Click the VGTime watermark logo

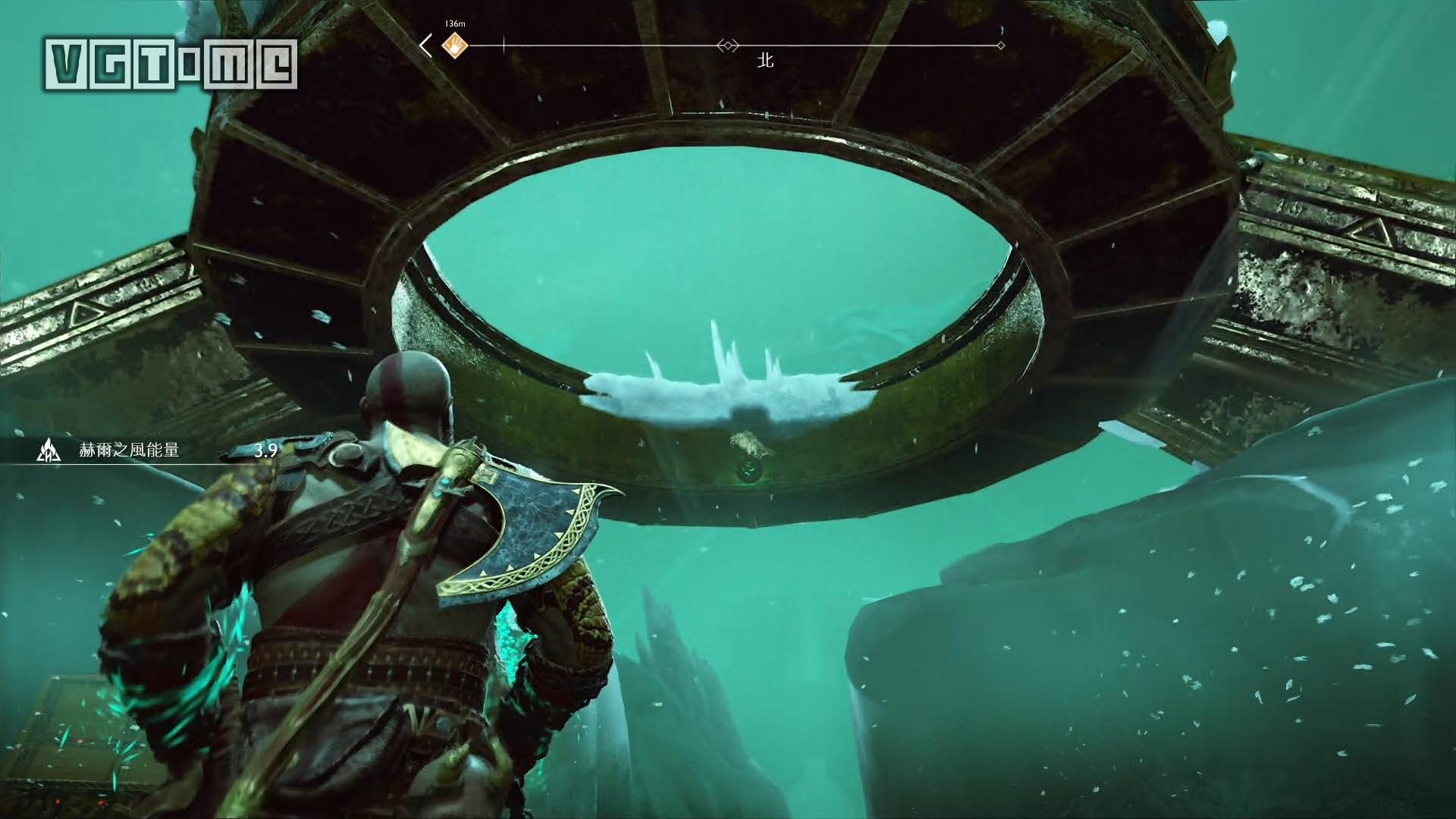(x=171, y=64)
